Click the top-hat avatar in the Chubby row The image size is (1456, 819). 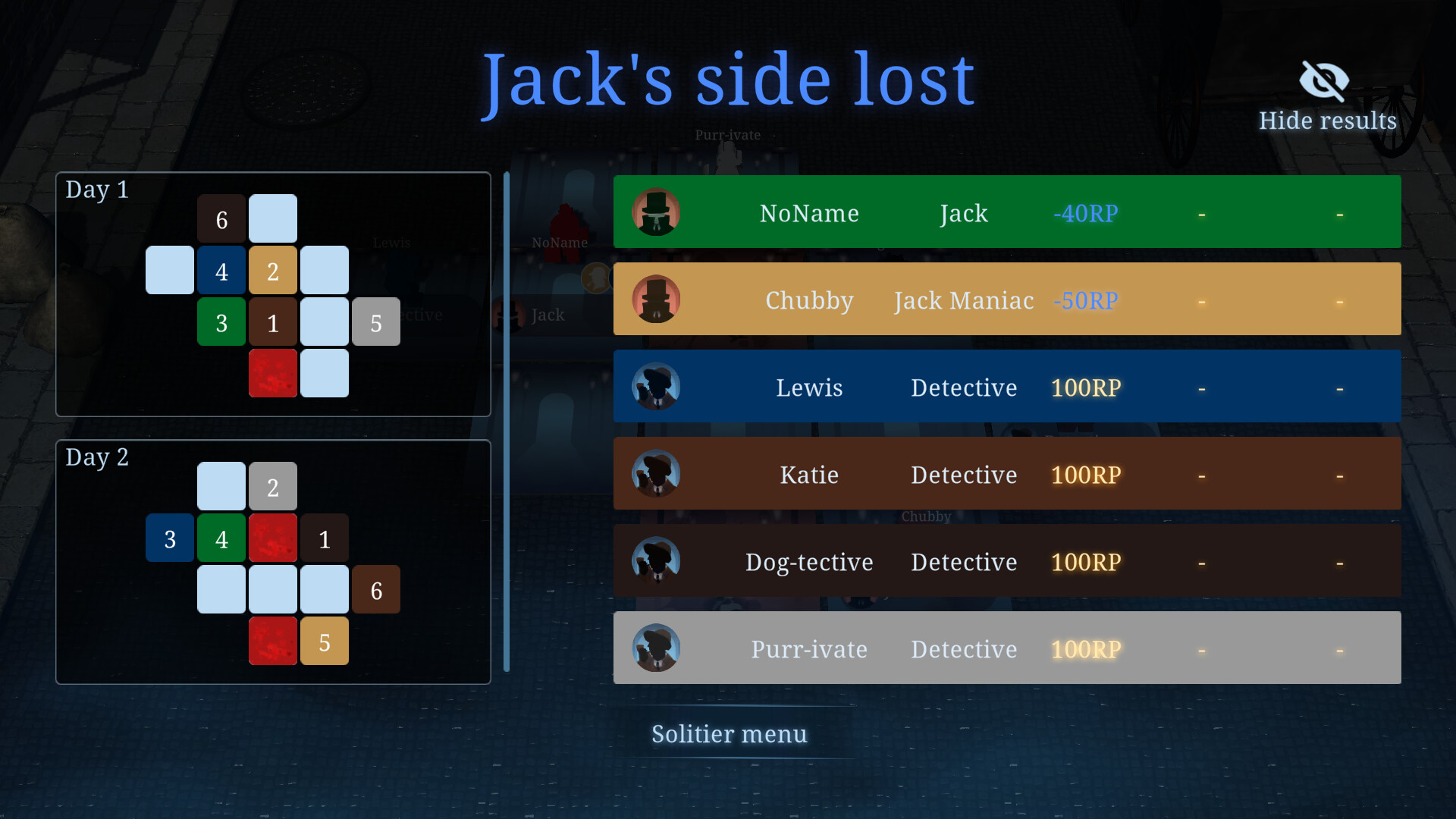pos(656,299)
